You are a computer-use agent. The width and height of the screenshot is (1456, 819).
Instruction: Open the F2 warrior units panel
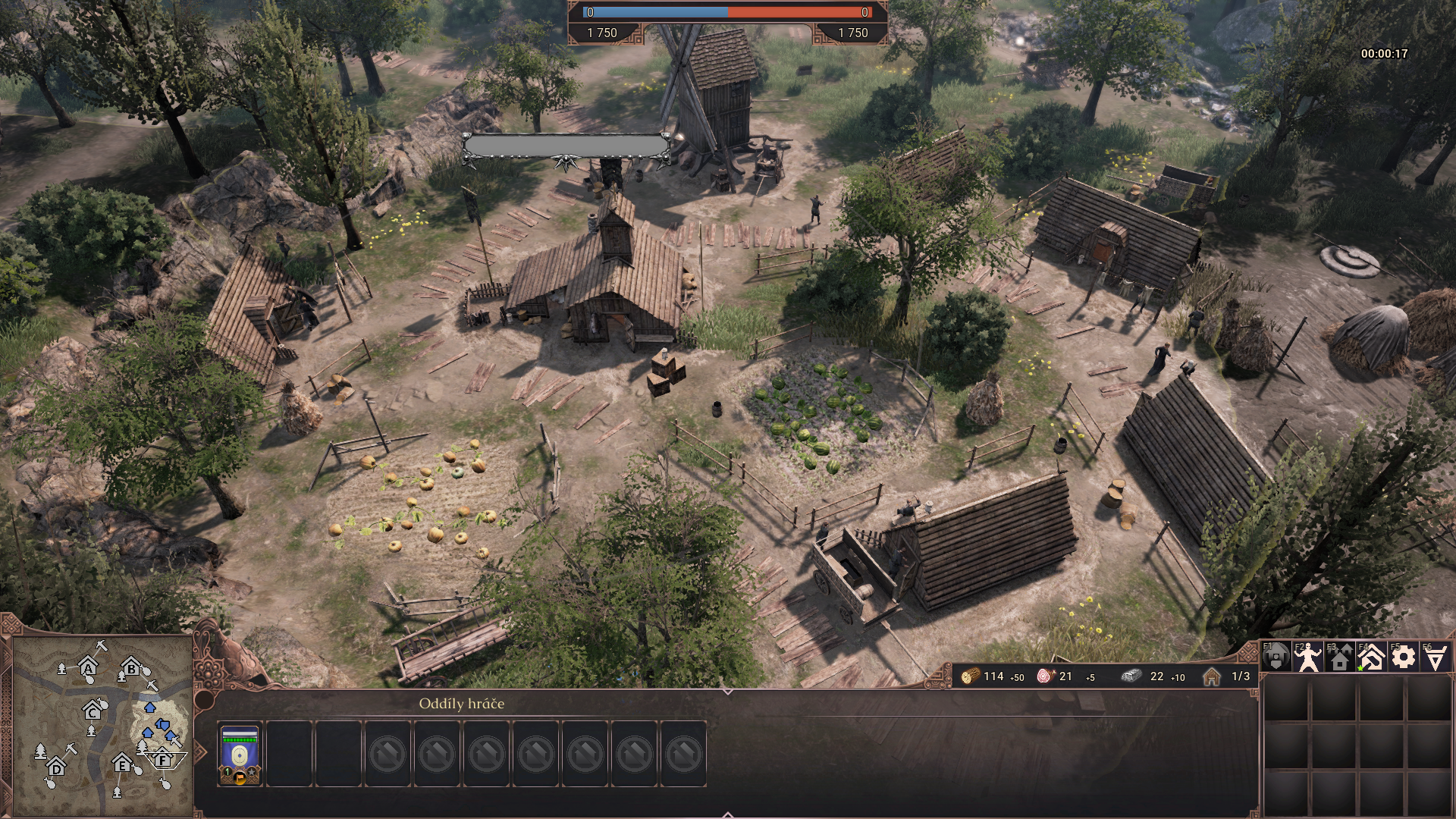(x=1308, y=657)
